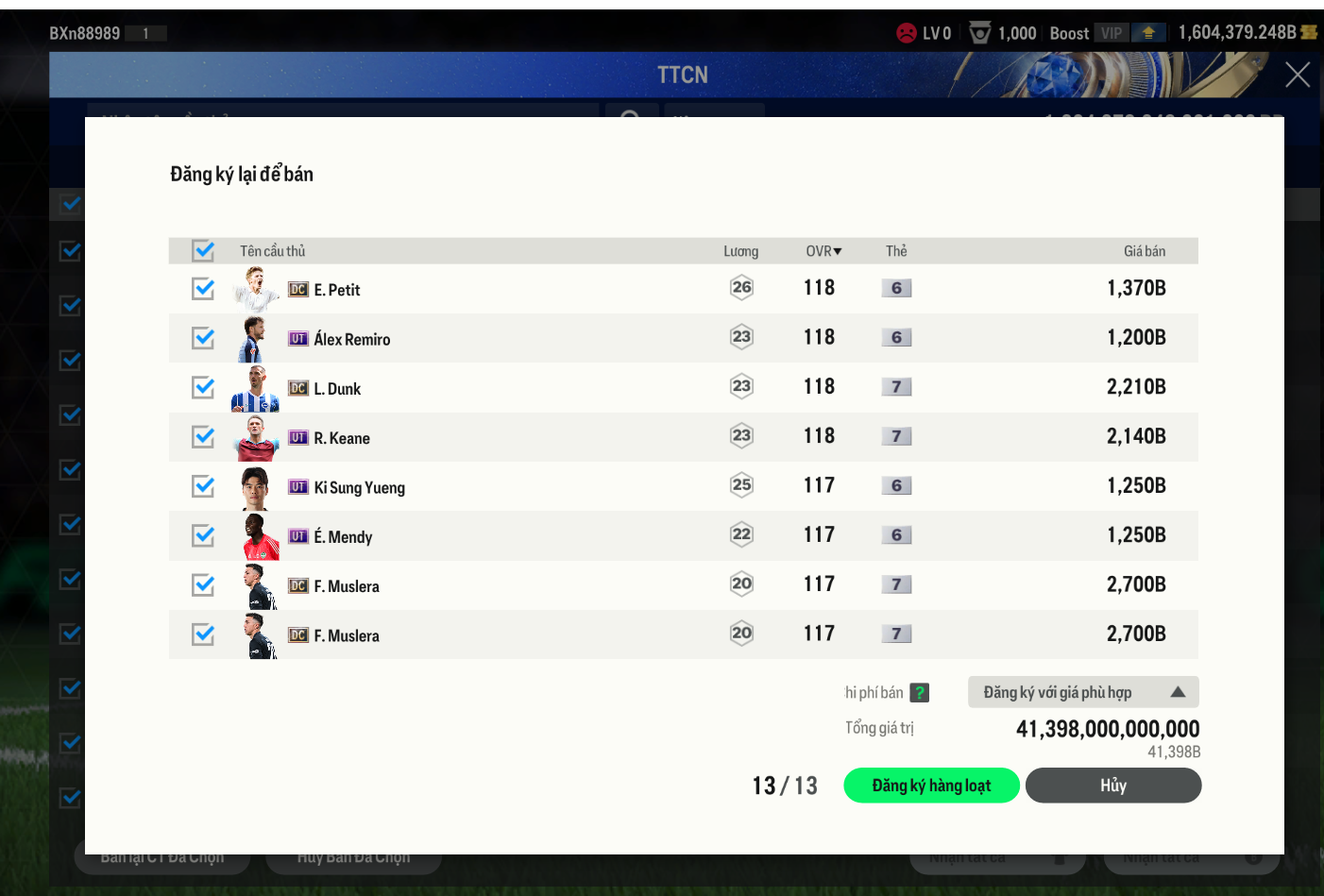
Task: Confirm with the Đăng ký hàng loạt button
Action: click(931, 786)
